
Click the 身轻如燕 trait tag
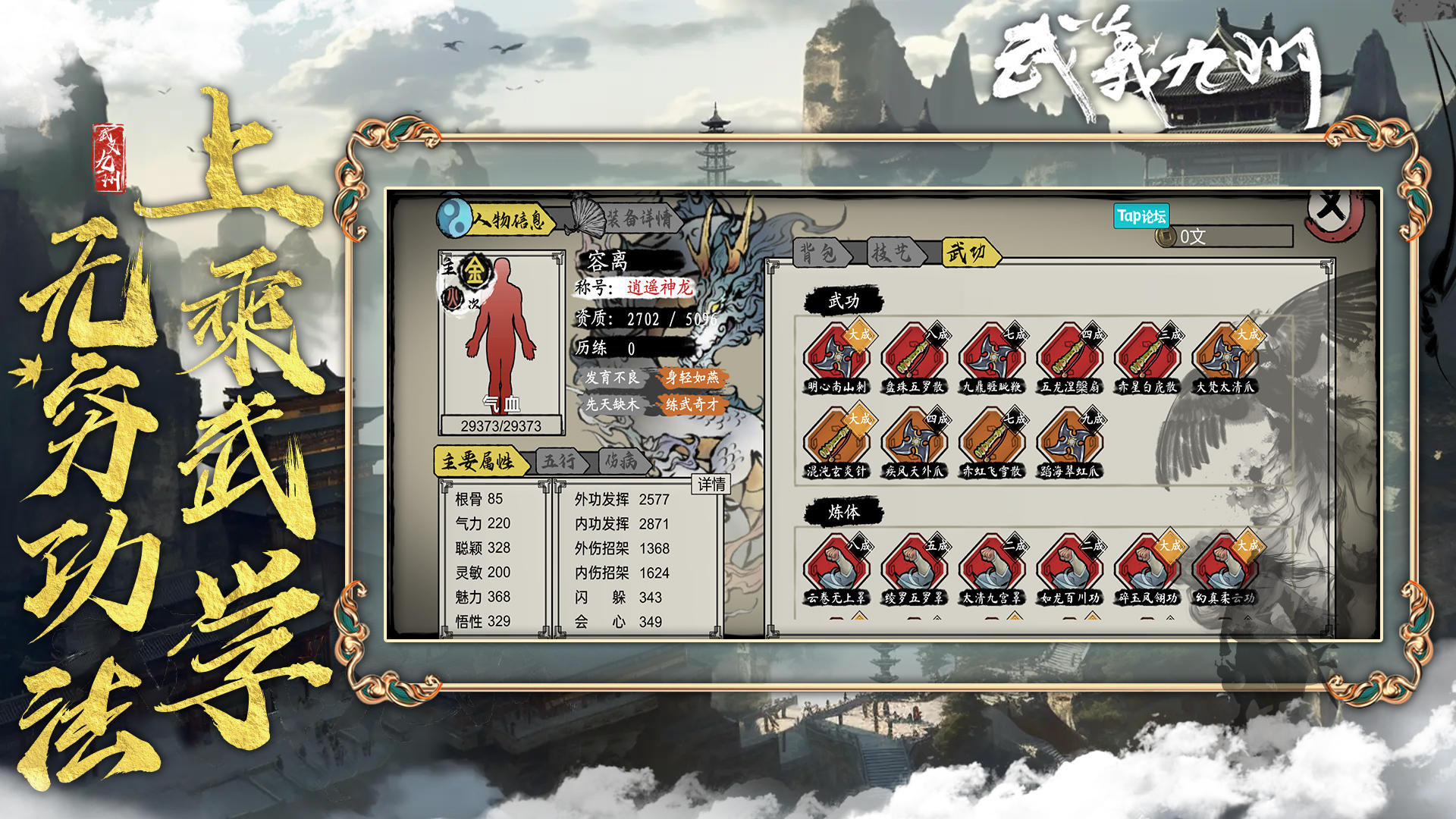coord(692,378)
